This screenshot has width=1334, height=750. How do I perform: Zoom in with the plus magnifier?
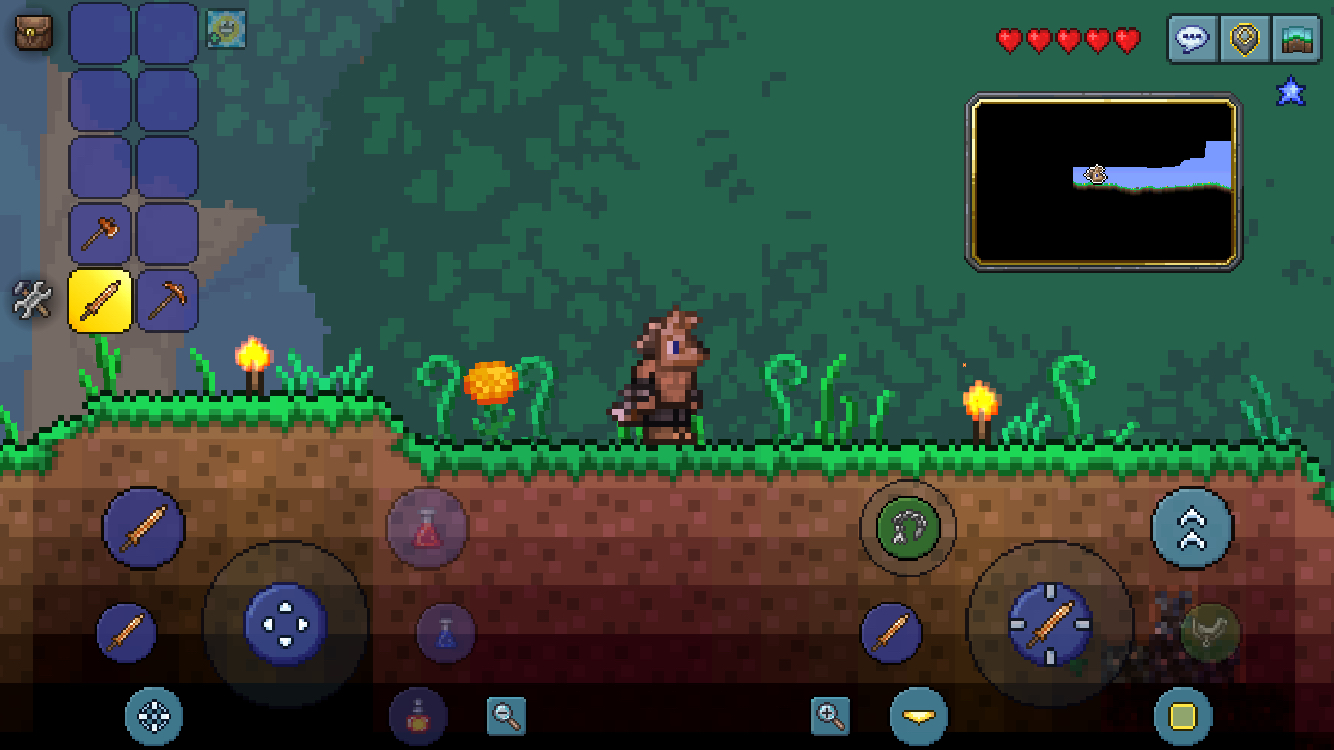pos(830,716)
